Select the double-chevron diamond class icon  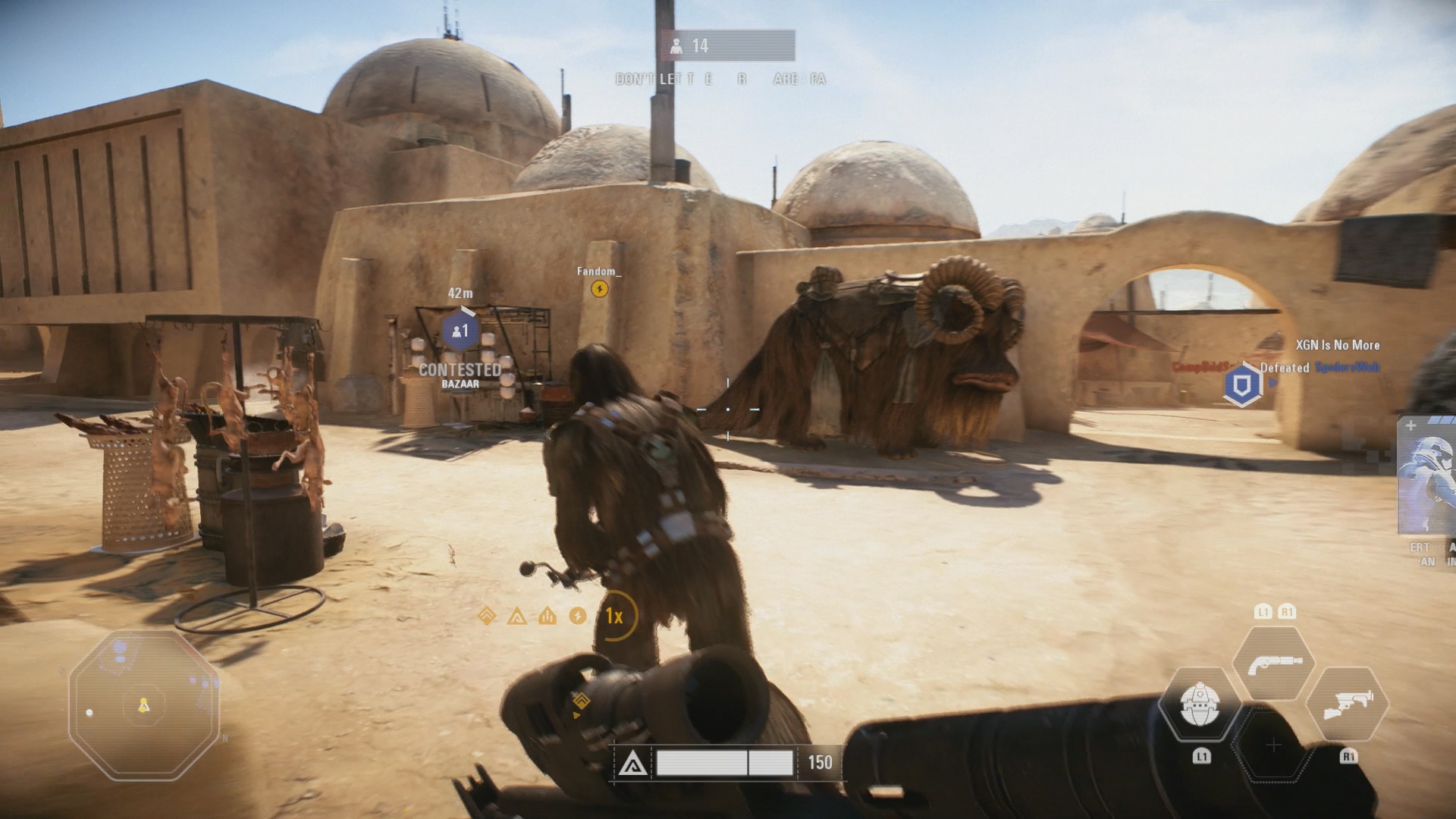pos(487,616)
